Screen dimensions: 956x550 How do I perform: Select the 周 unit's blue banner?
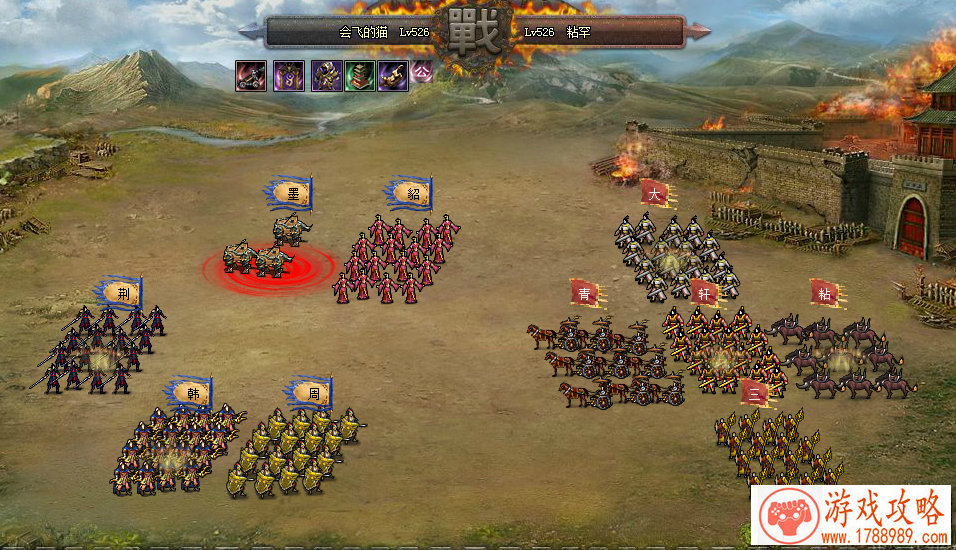click(x=312, y=392)
